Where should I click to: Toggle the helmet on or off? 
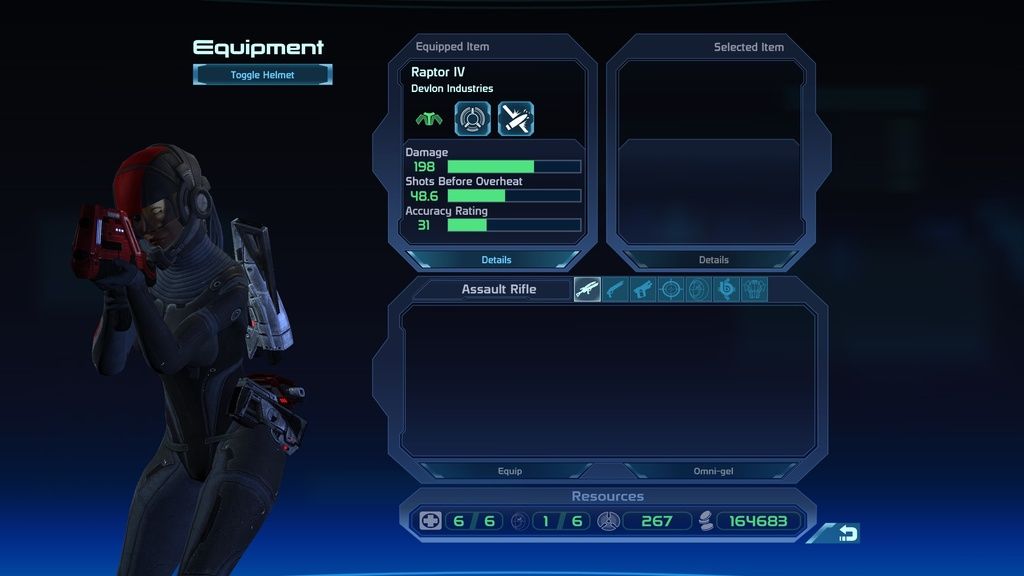(x=263, y=75)
